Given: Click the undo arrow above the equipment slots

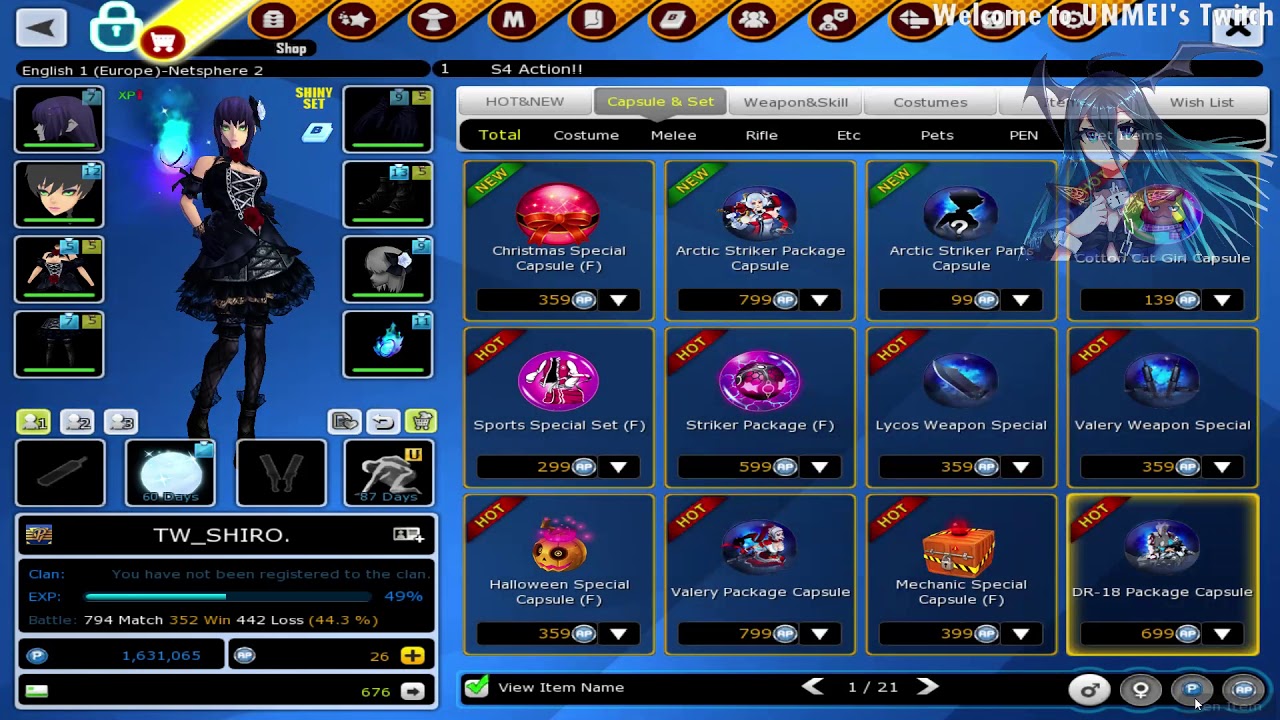Looking at the screenshot, I should tap(381, 421).
